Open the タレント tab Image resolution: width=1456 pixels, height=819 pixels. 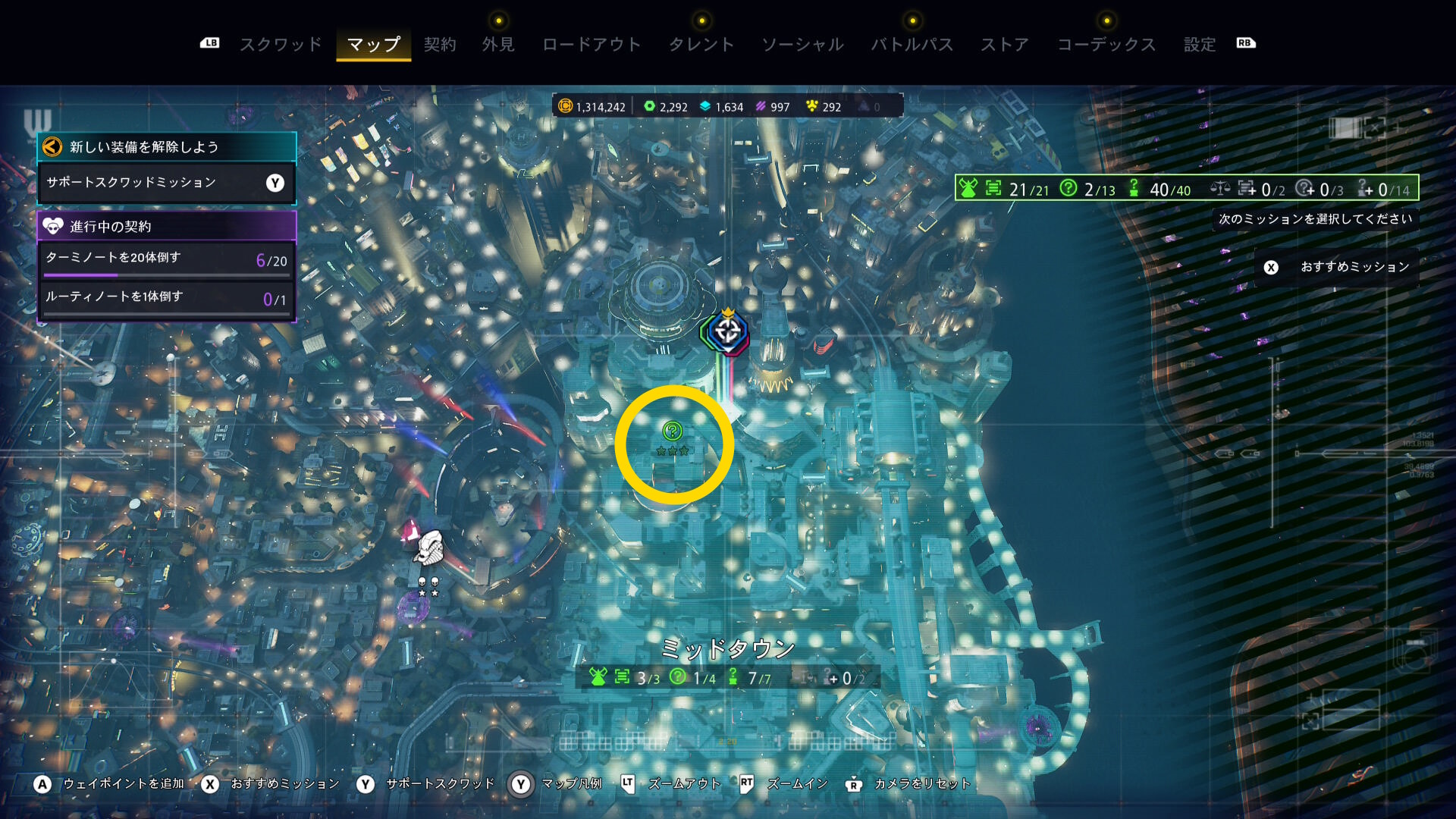pos(701,45)
